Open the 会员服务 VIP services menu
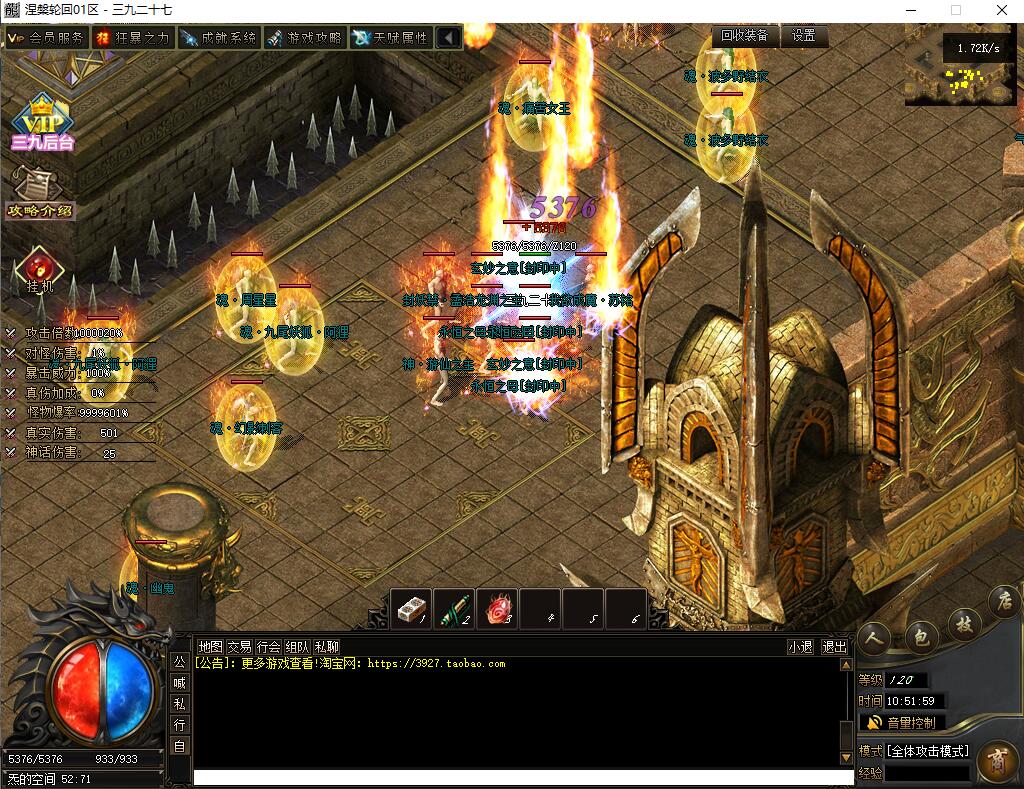This screenshot has width=1024, height=789. 46,37
